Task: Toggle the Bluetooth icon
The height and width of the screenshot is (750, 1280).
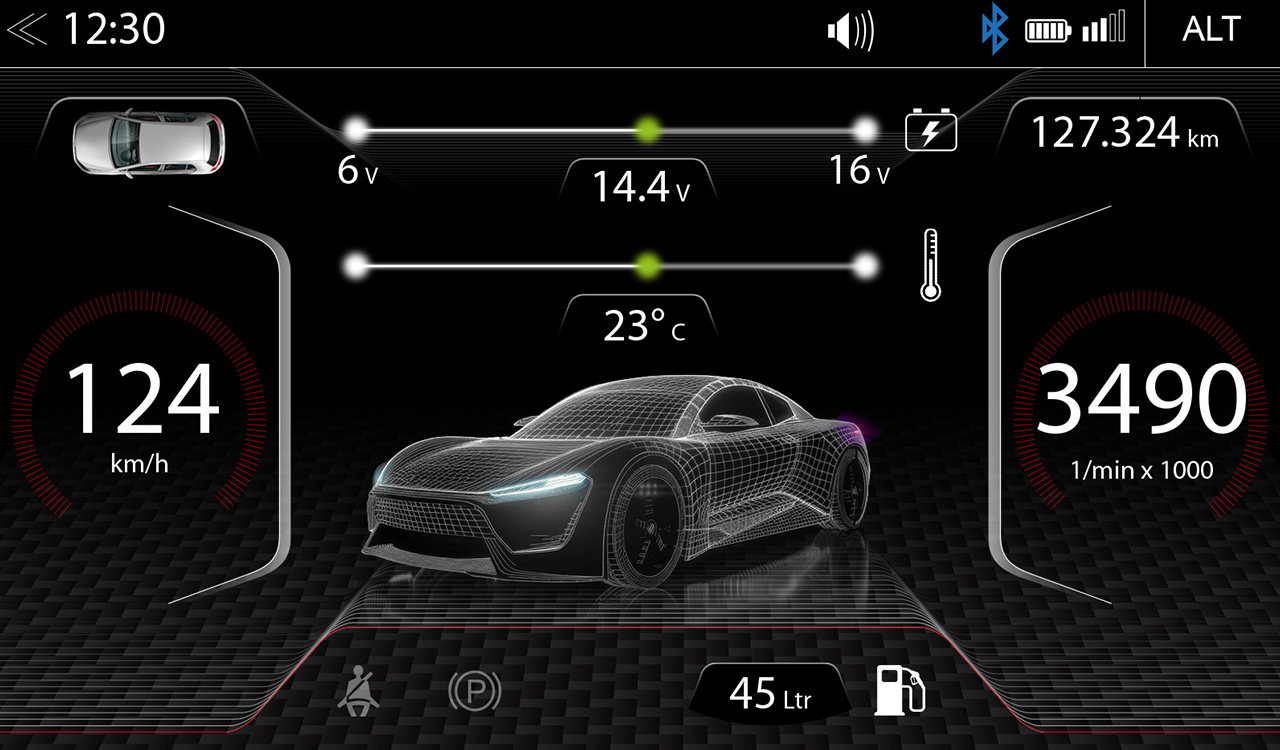Action: pyautogui.click(x=993, y=30)
